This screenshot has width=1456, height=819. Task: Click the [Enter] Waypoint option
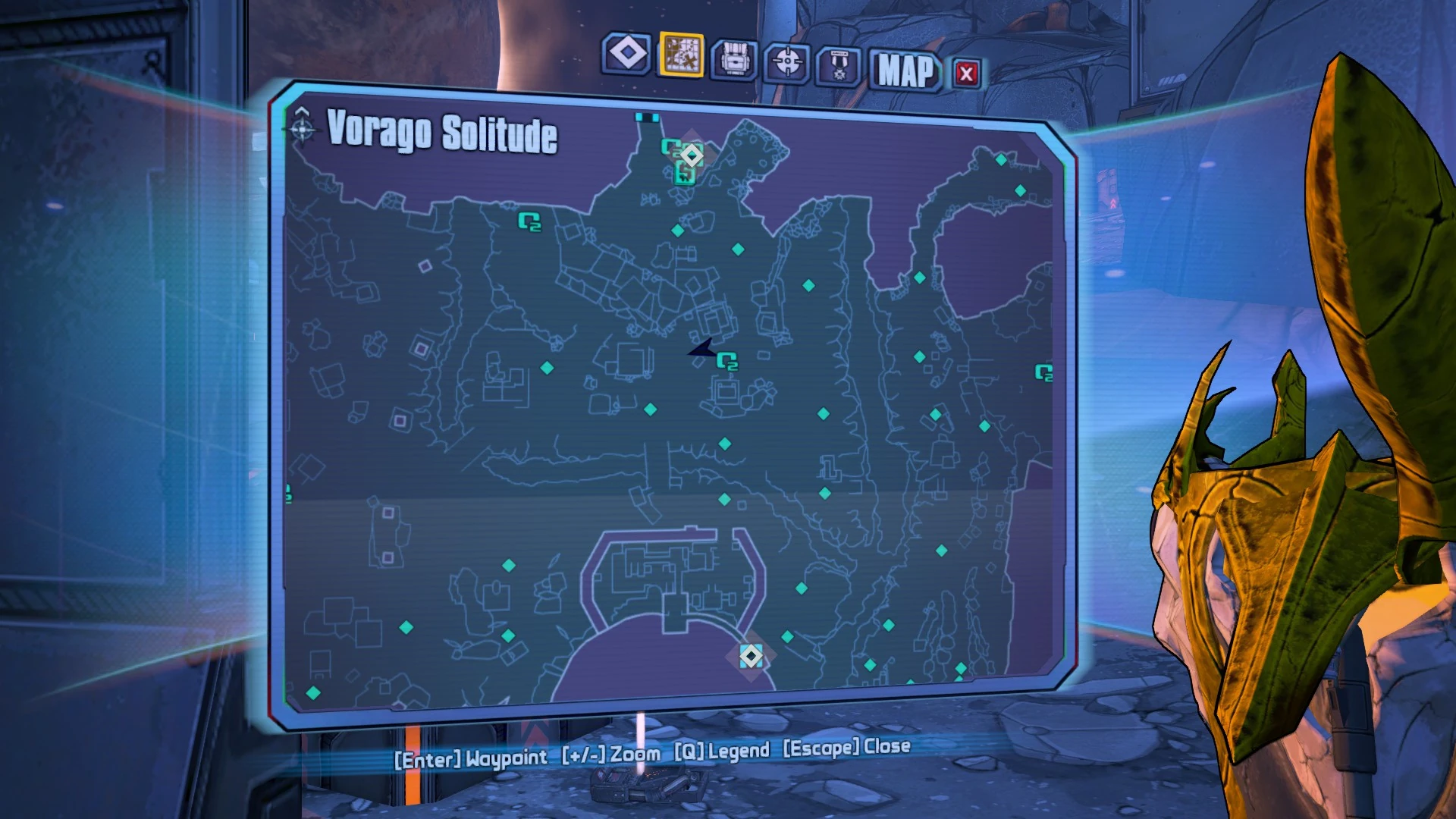pos(472,745)
